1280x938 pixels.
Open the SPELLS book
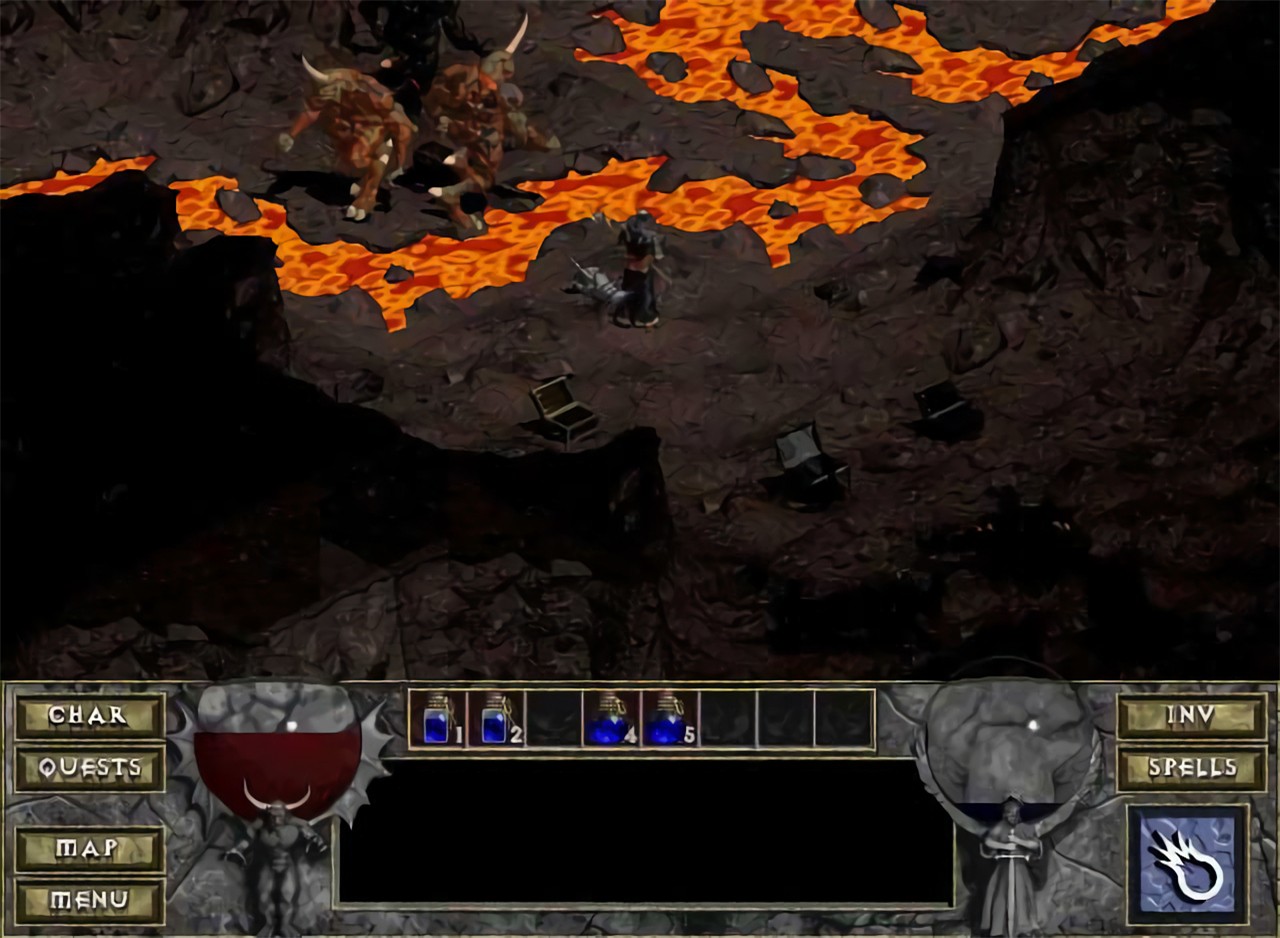tap(1191, 769)
